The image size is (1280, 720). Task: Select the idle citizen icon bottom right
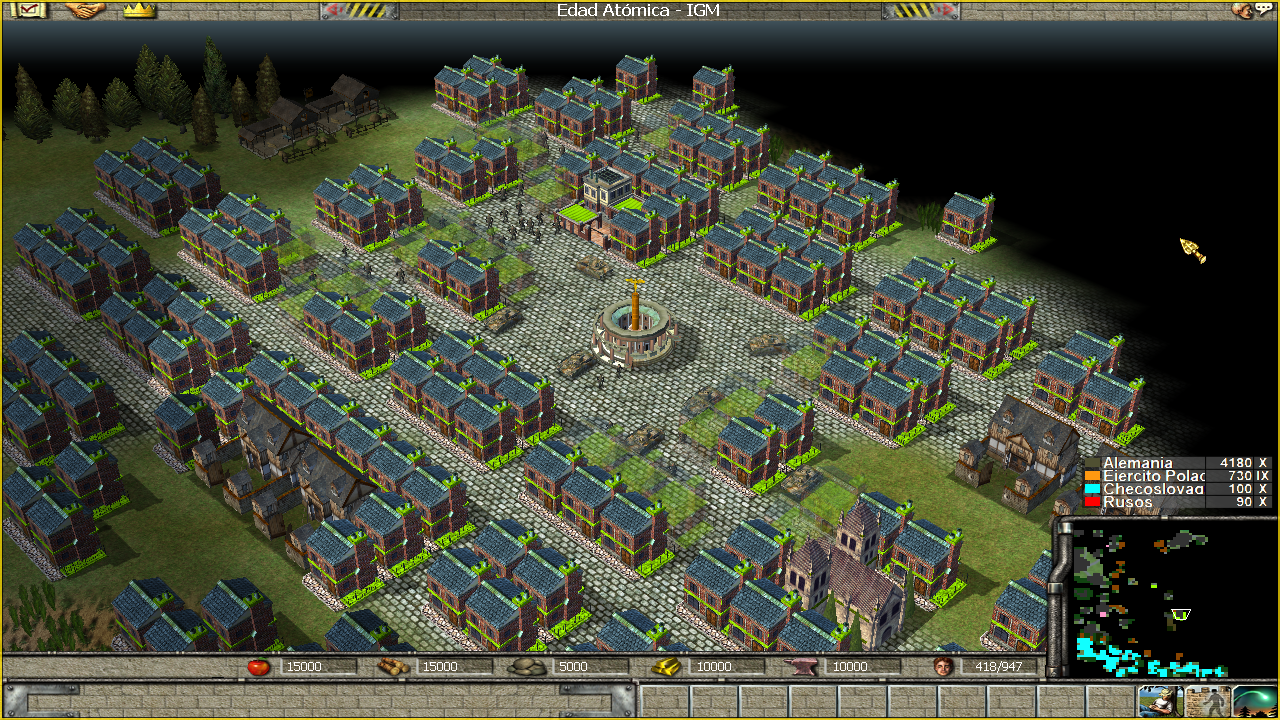(x=1161, y=701)
